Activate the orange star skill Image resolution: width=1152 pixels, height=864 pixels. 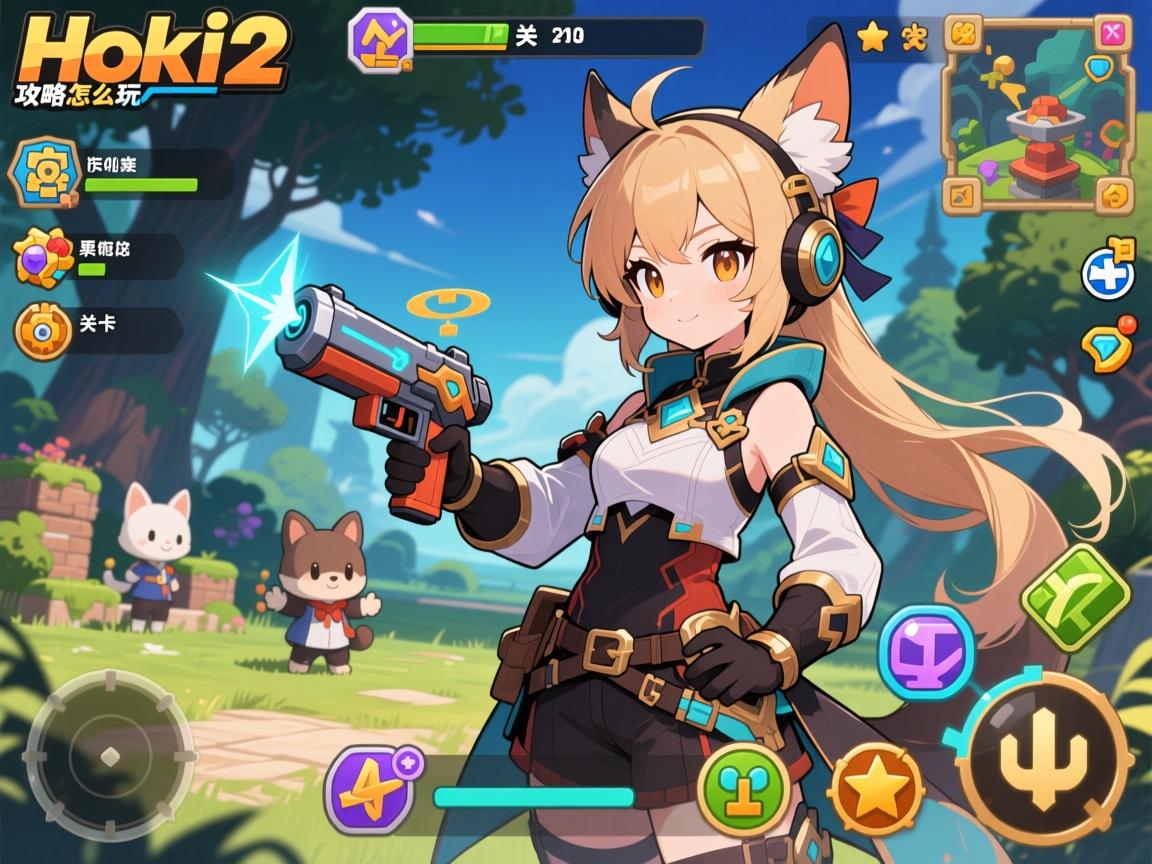(x=876, y=789)
